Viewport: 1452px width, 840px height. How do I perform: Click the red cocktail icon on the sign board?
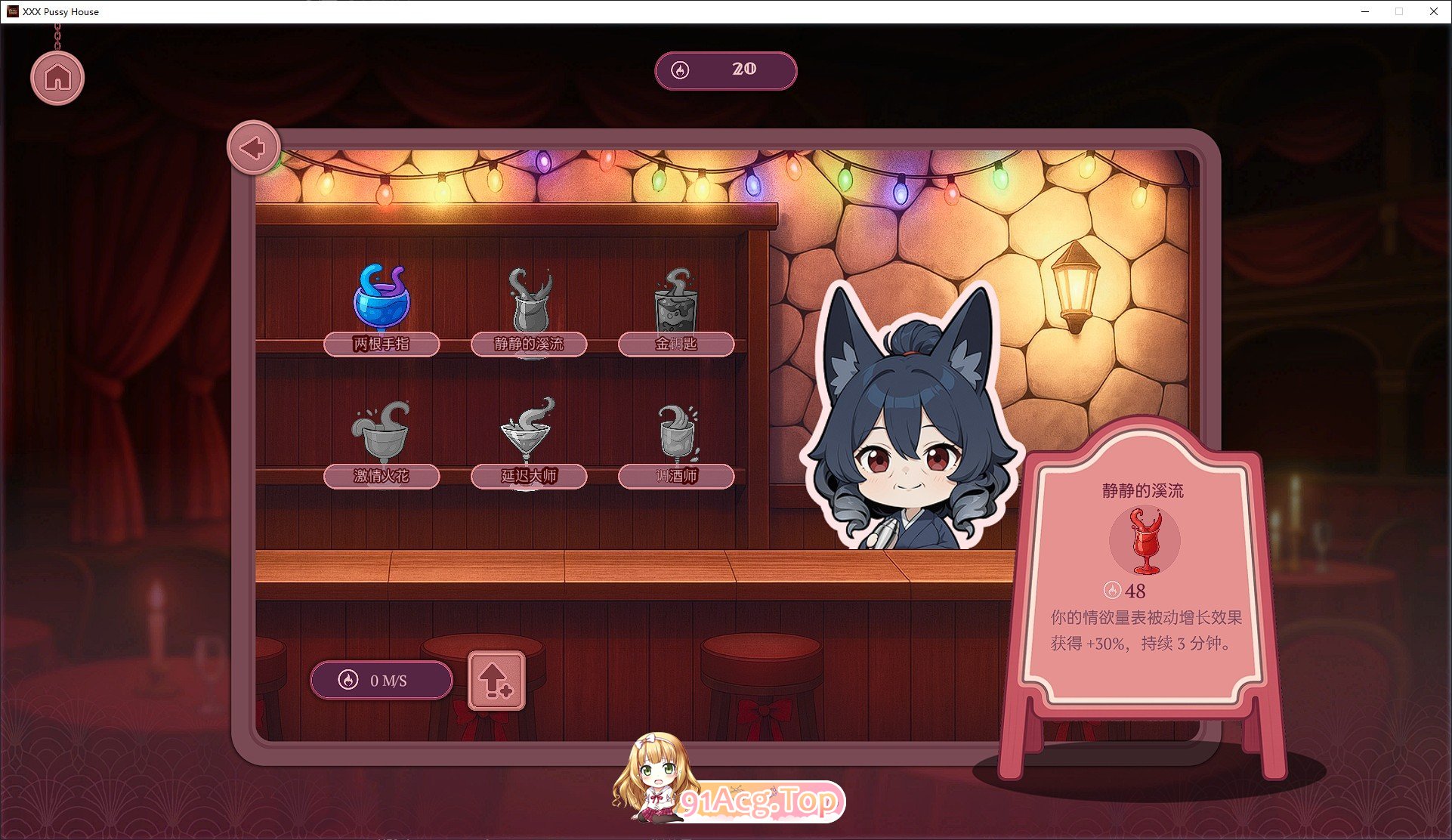point(1142,541)
